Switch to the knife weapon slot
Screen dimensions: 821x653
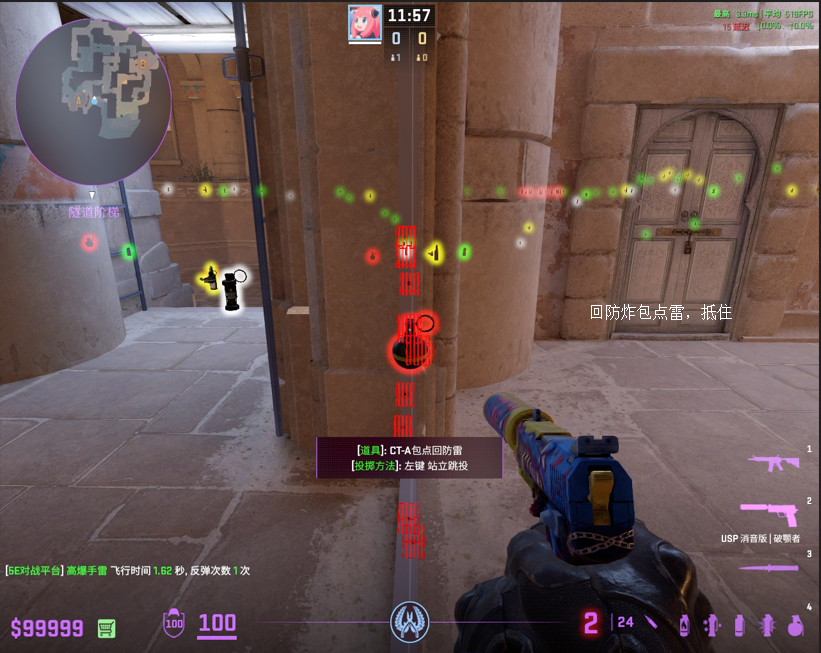point(770,567)
